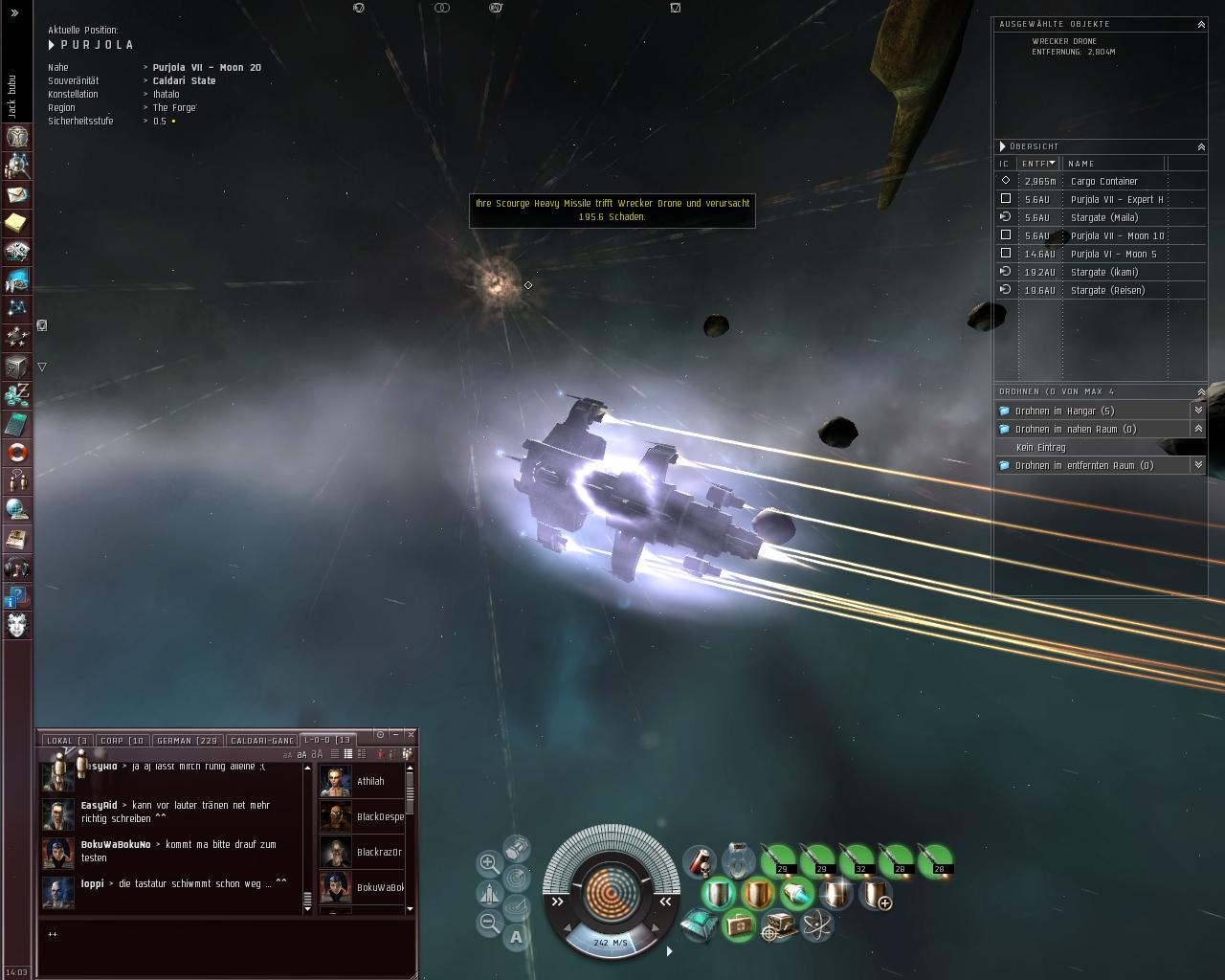Image resolution: width=1225 pixels, height=980 pixels.
Task: Select the German chat channel tab
Action: [188, 741]
